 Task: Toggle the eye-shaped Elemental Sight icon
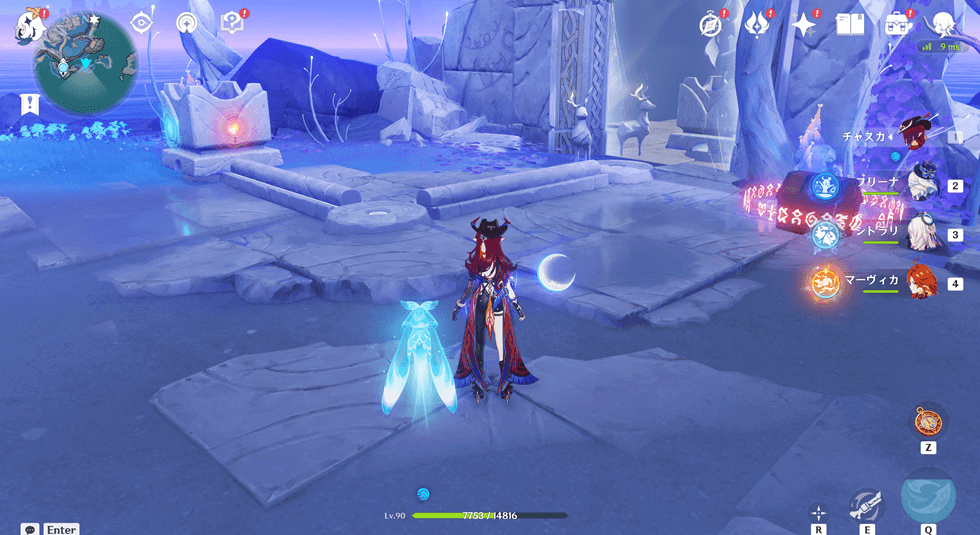coord(142,22)
